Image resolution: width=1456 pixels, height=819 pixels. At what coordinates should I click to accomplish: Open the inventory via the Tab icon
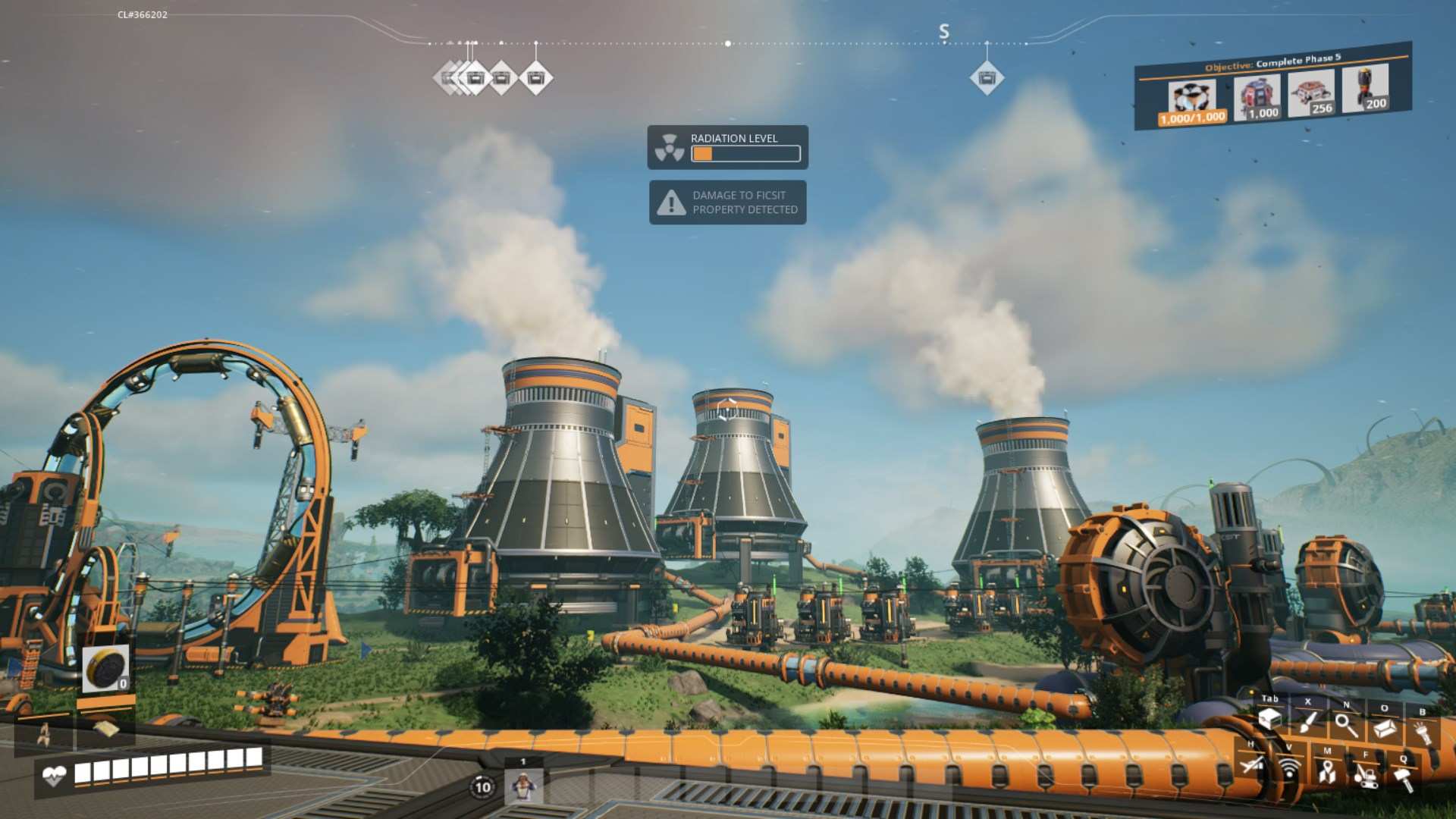tap(1270, 720)
